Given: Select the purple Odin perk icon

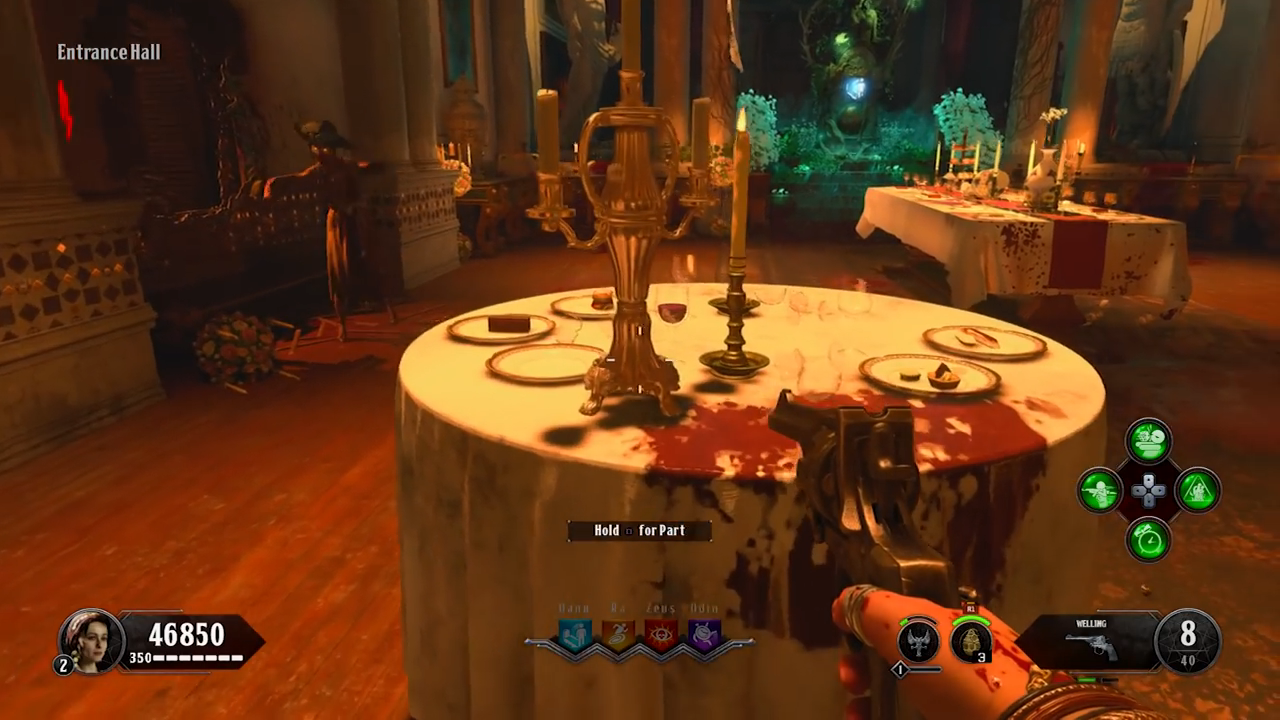Looking at the screenshot, I should pyautogui.click(x=705, y=634).
